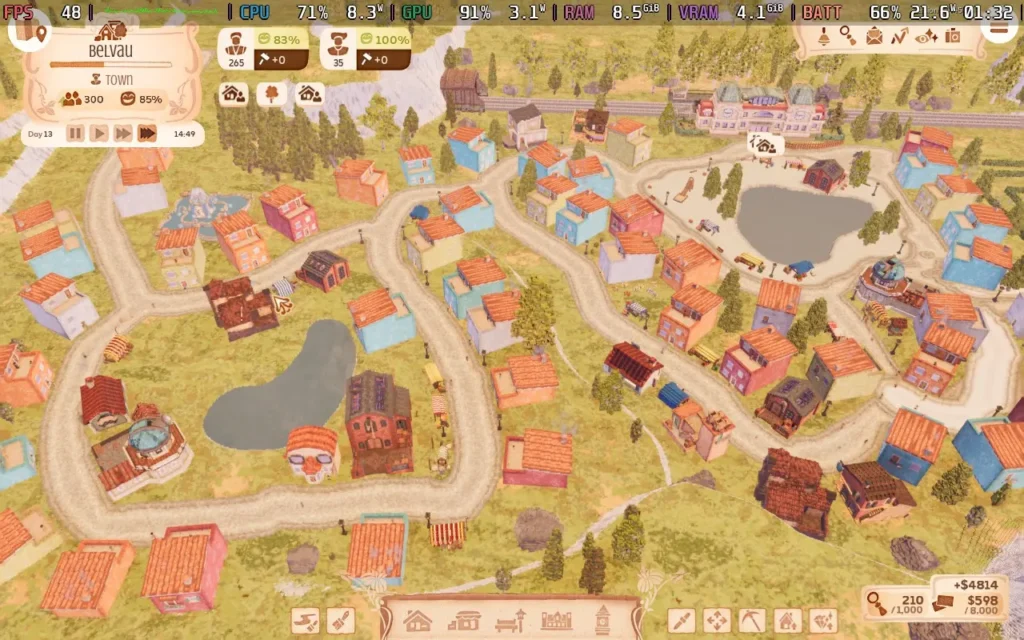
Task: Open the world map icon
Action: pos(29,30)
